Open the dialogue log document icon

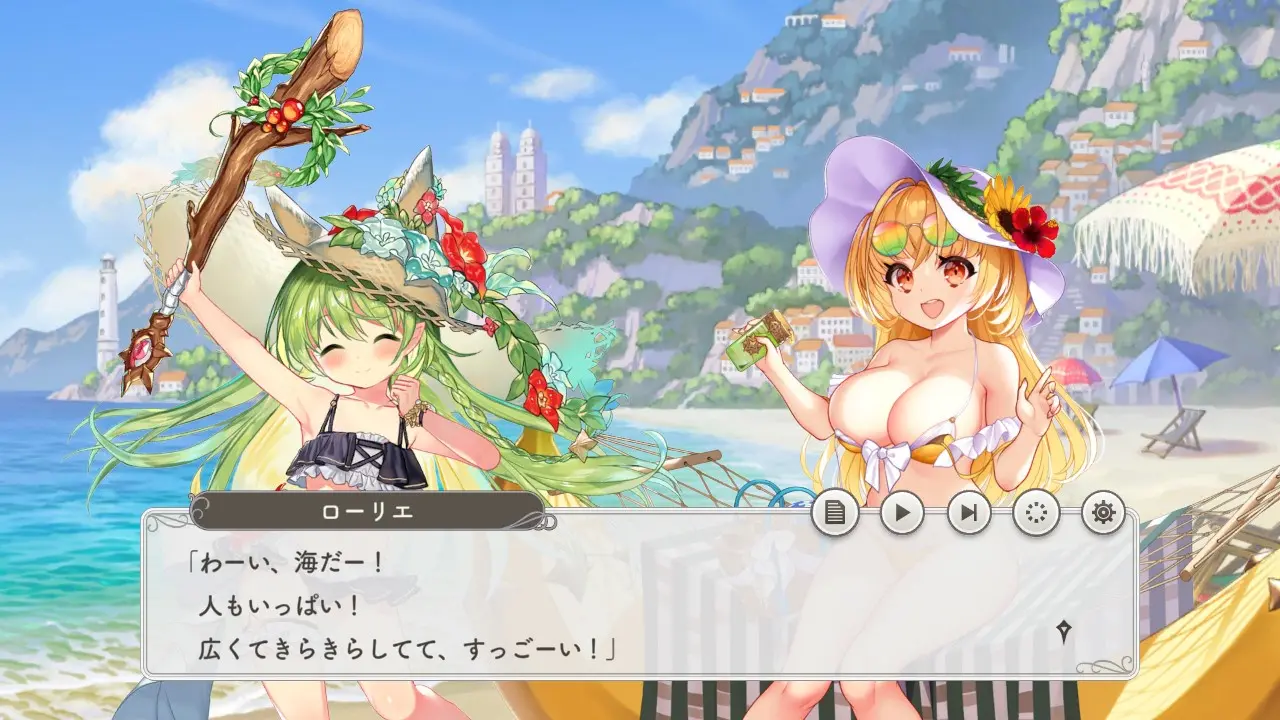(x=835, y=514)
